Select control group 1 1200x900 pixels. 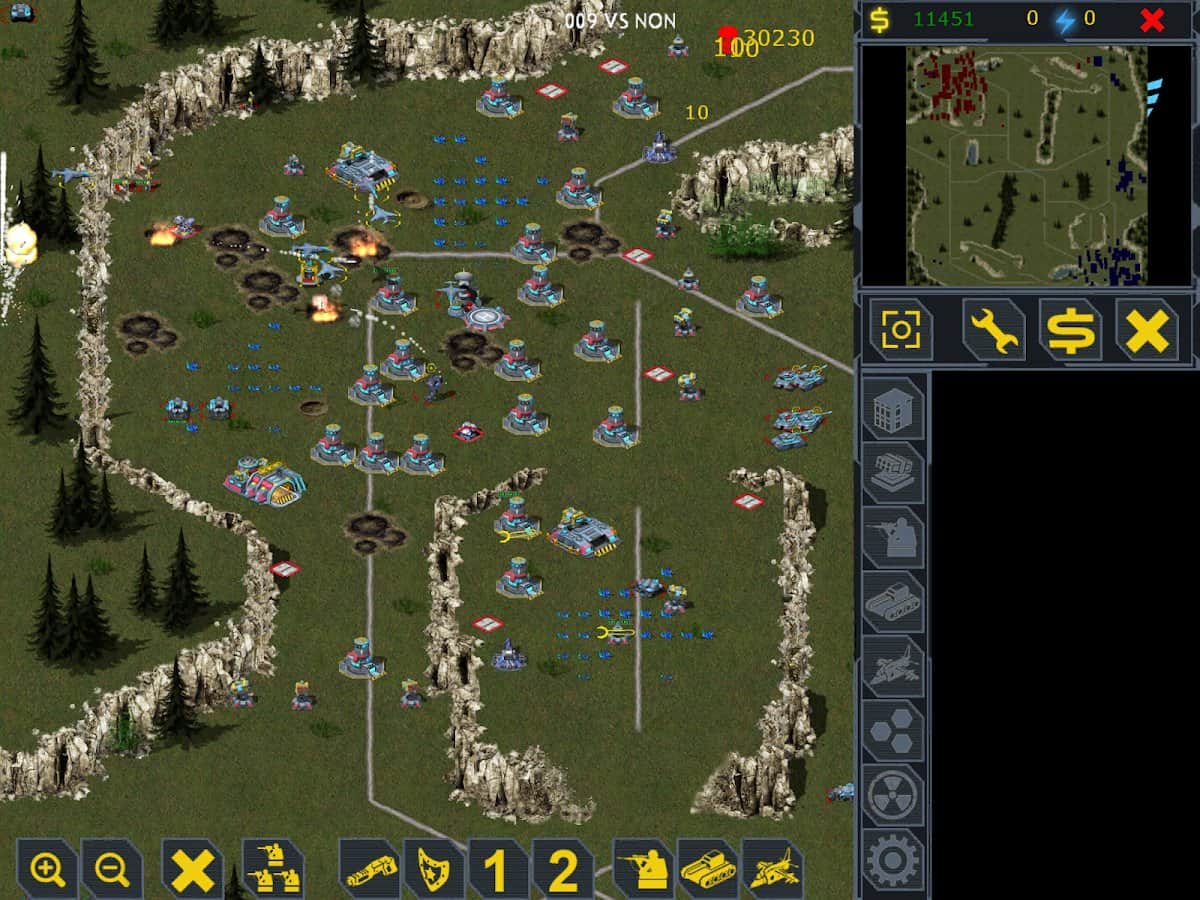click(497, 870)
